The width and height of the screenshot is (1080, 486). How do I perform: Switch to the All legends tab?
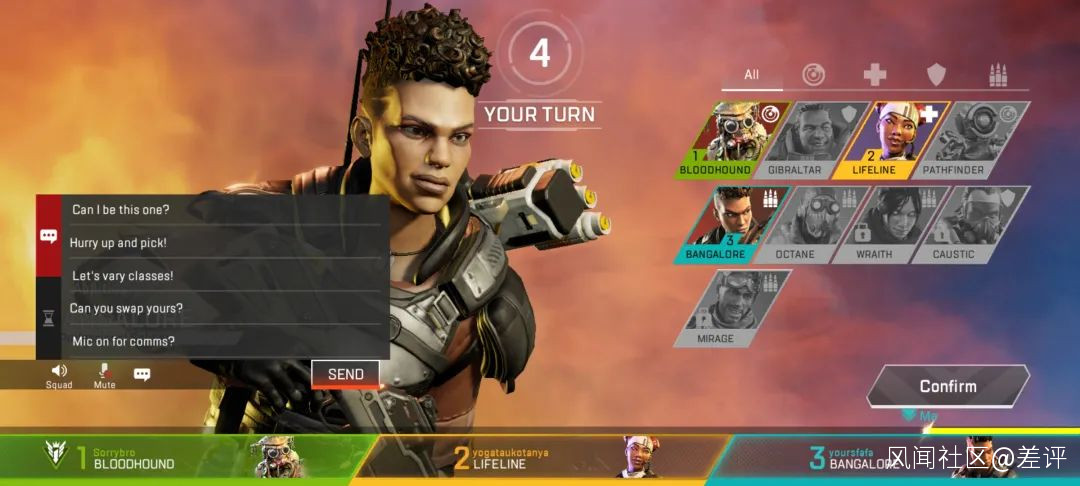[752, 75]
